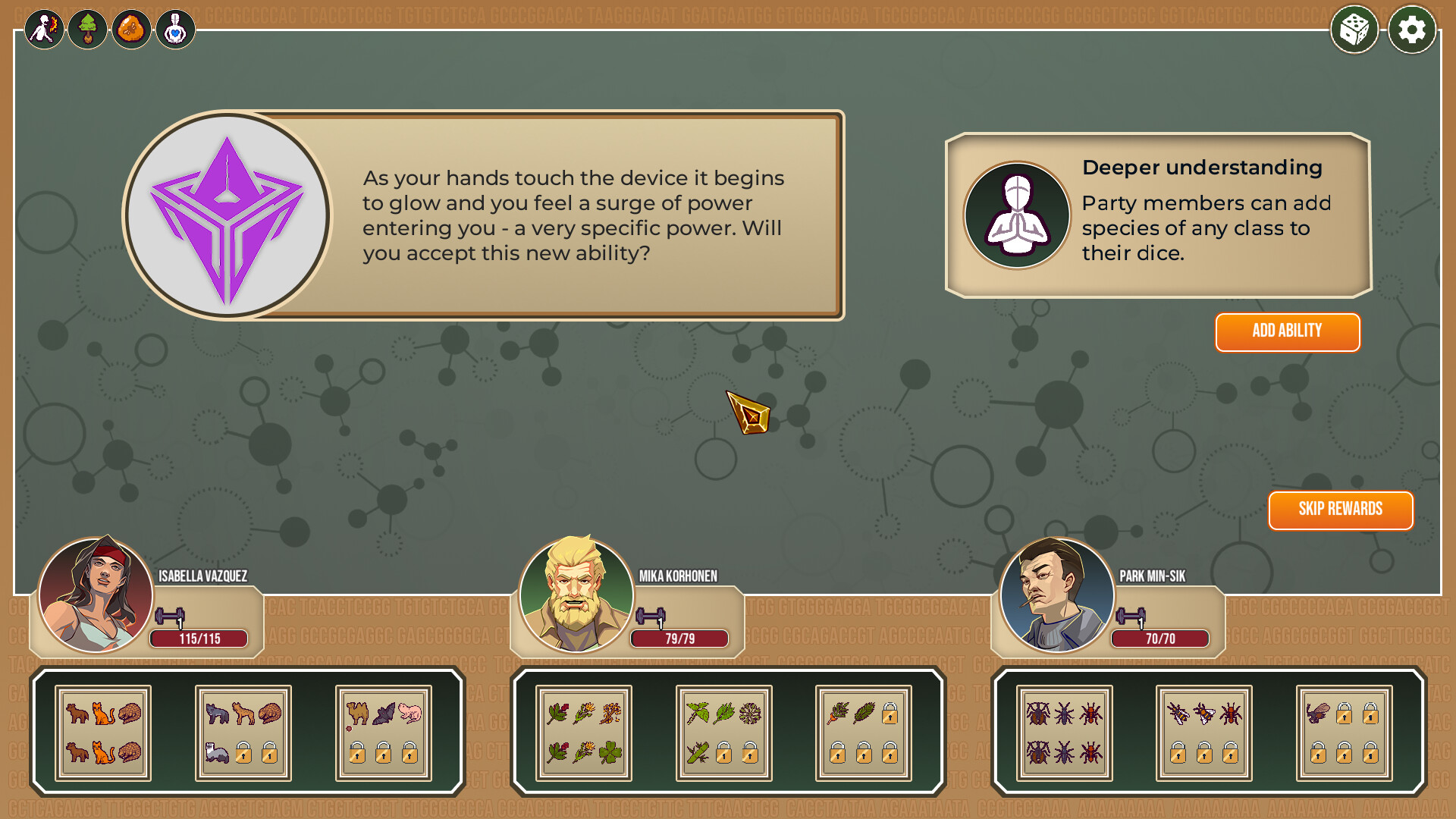Choose Park's die with two bees

click(1203, 733)
